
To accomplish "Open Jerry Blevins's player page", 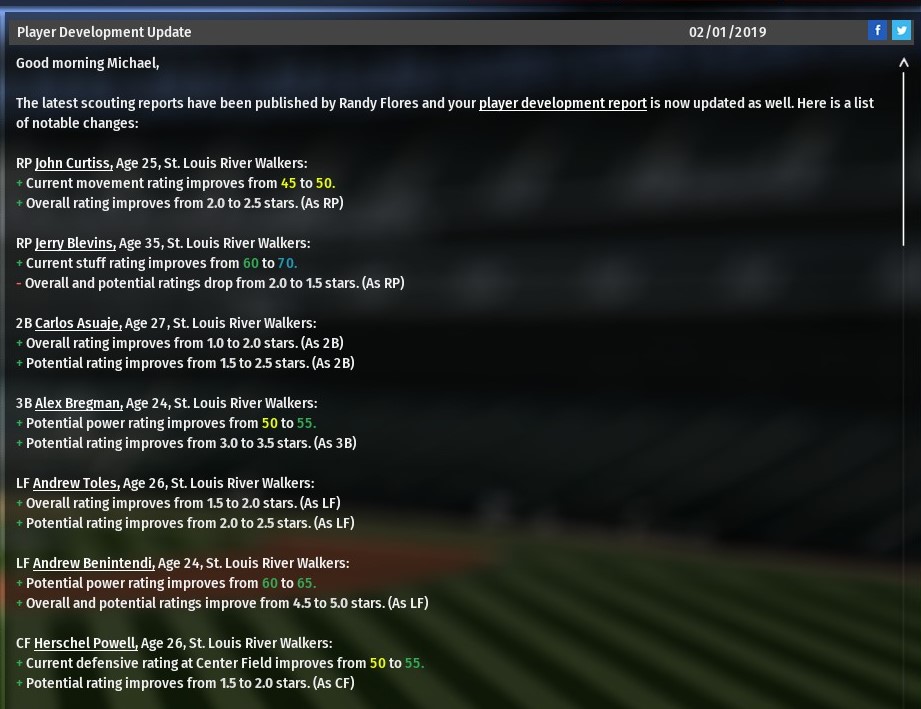I will (x=75, y=243).
